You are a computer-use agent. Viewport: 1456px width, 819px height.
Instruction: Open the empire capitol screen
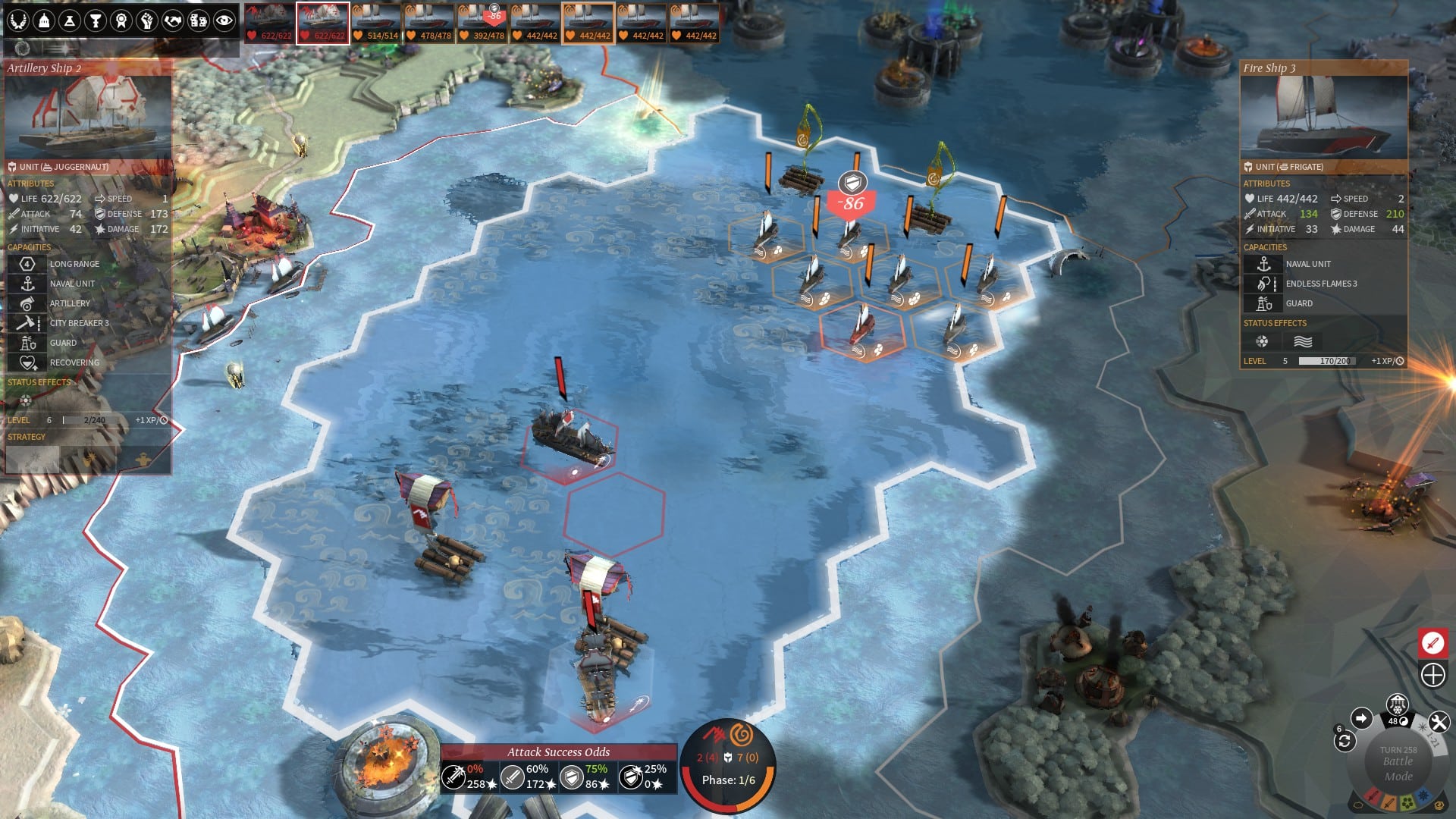(x=43, y=20)
